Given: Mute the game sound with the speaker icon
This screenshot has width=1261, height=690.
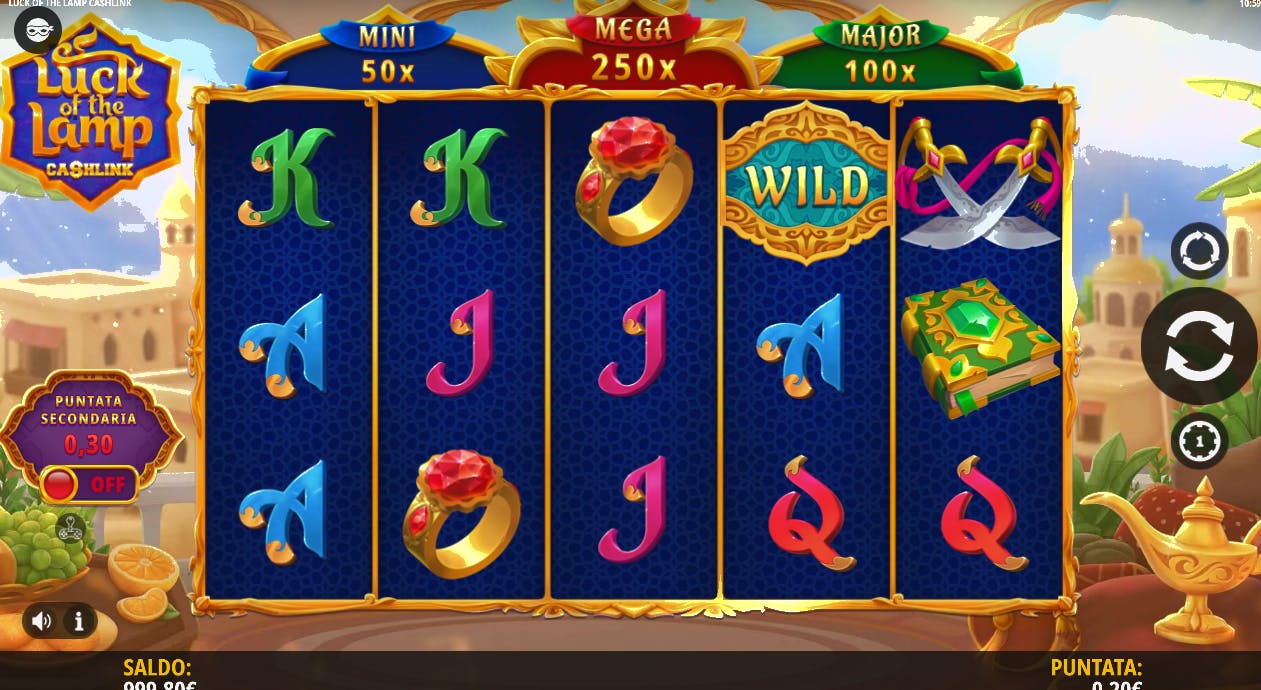Looking at the screenshot, I should [41, 622].
